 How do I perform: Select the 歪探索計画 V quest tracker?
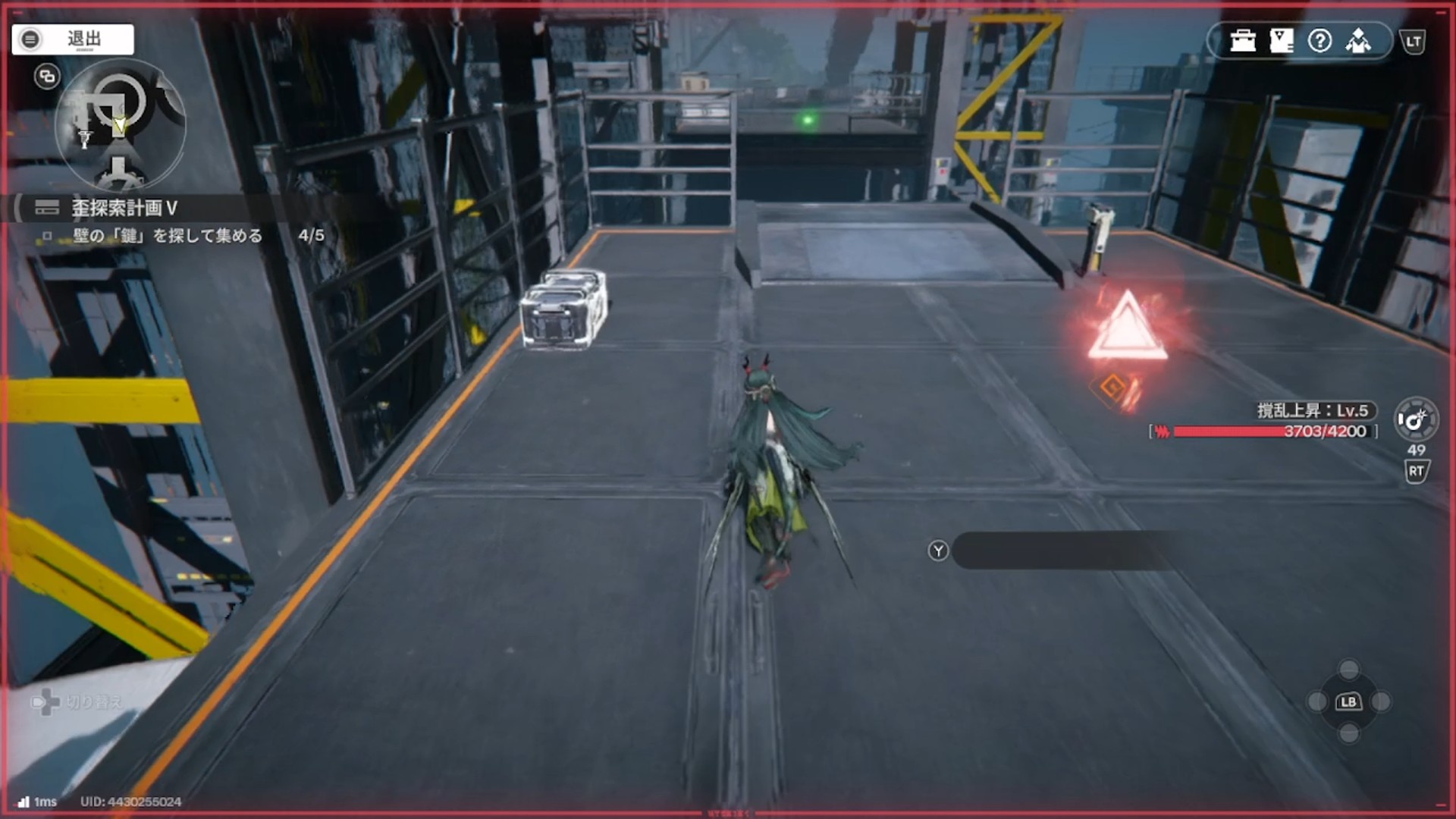tap(124, 208)
